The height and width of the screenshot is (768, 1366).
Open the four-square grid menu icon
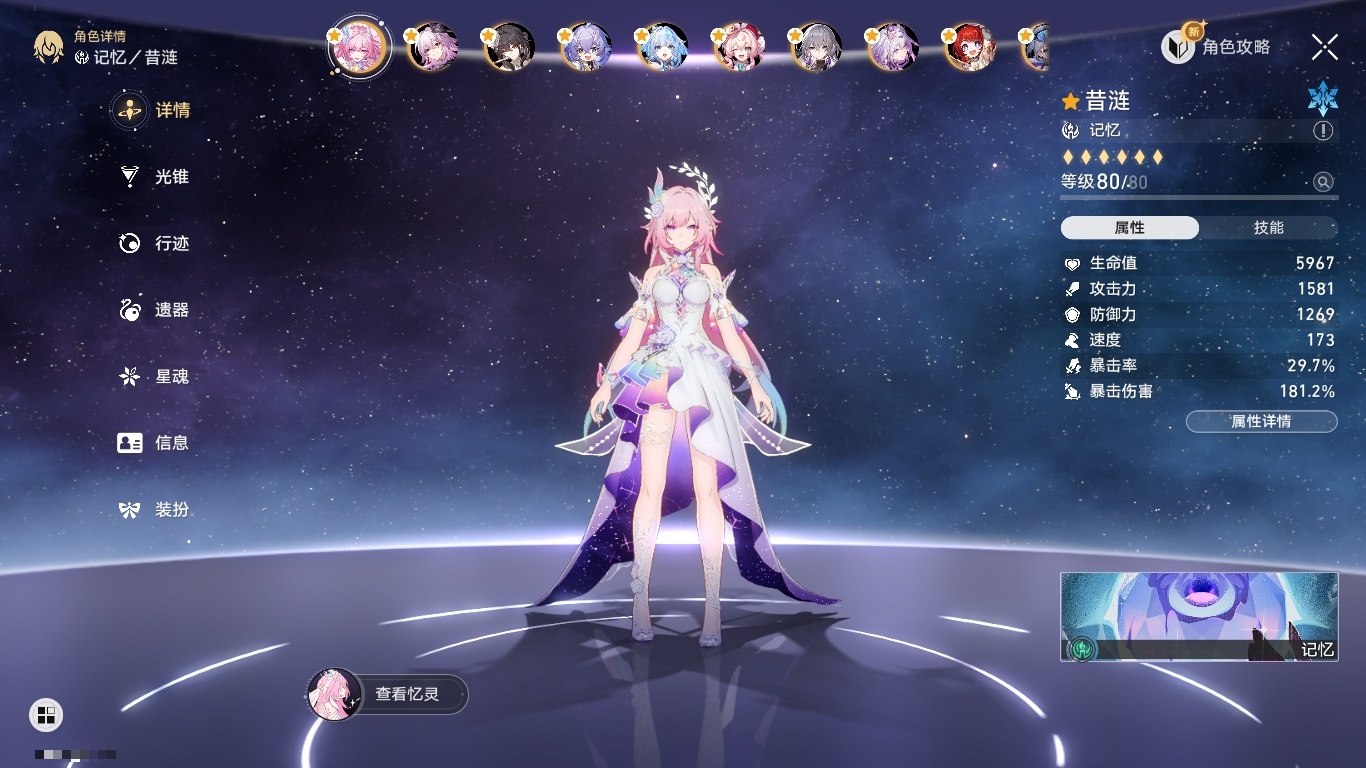coord(46,714)
